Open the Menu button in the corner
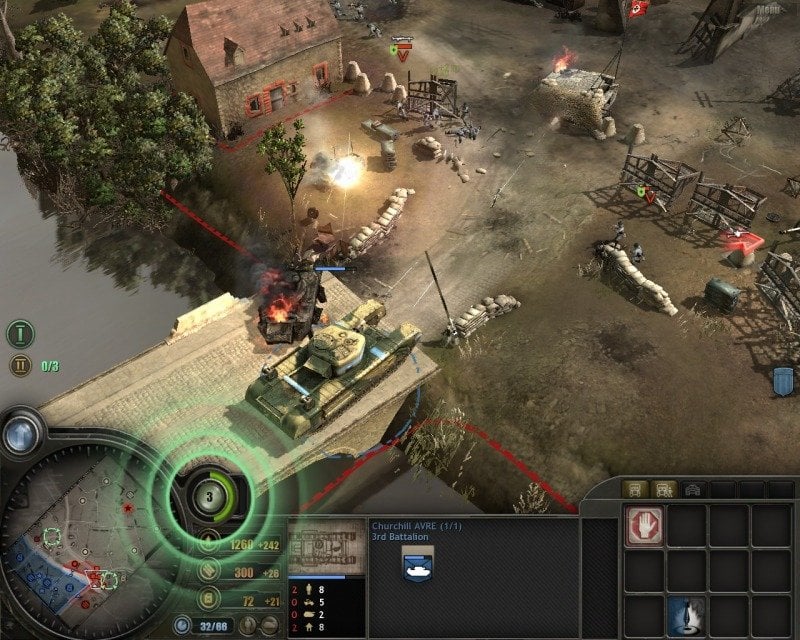The image size is (800, 640). coord(768,10)
